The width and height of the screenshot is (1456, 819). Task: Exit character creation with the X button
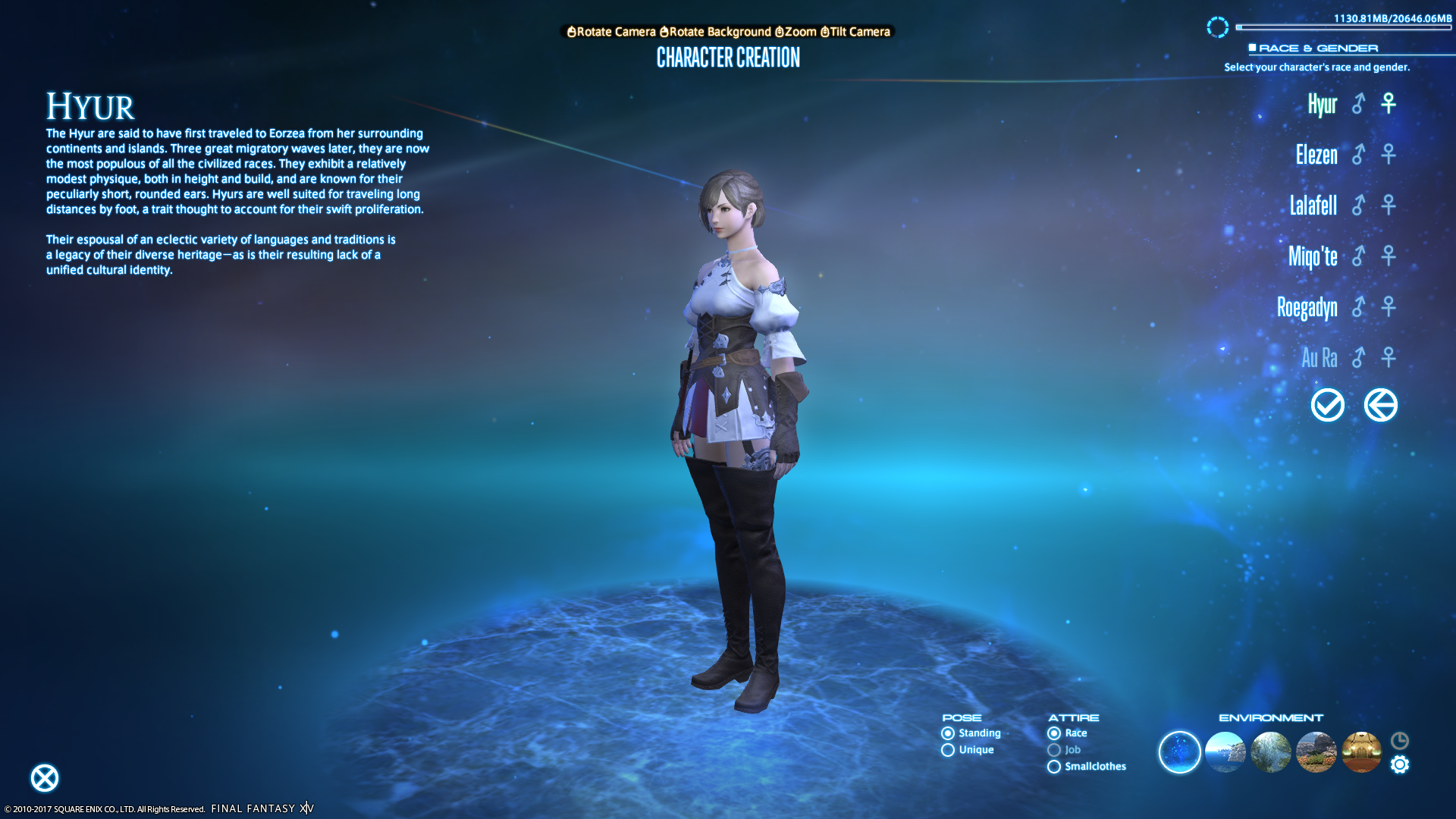click(x=45, y=778)
